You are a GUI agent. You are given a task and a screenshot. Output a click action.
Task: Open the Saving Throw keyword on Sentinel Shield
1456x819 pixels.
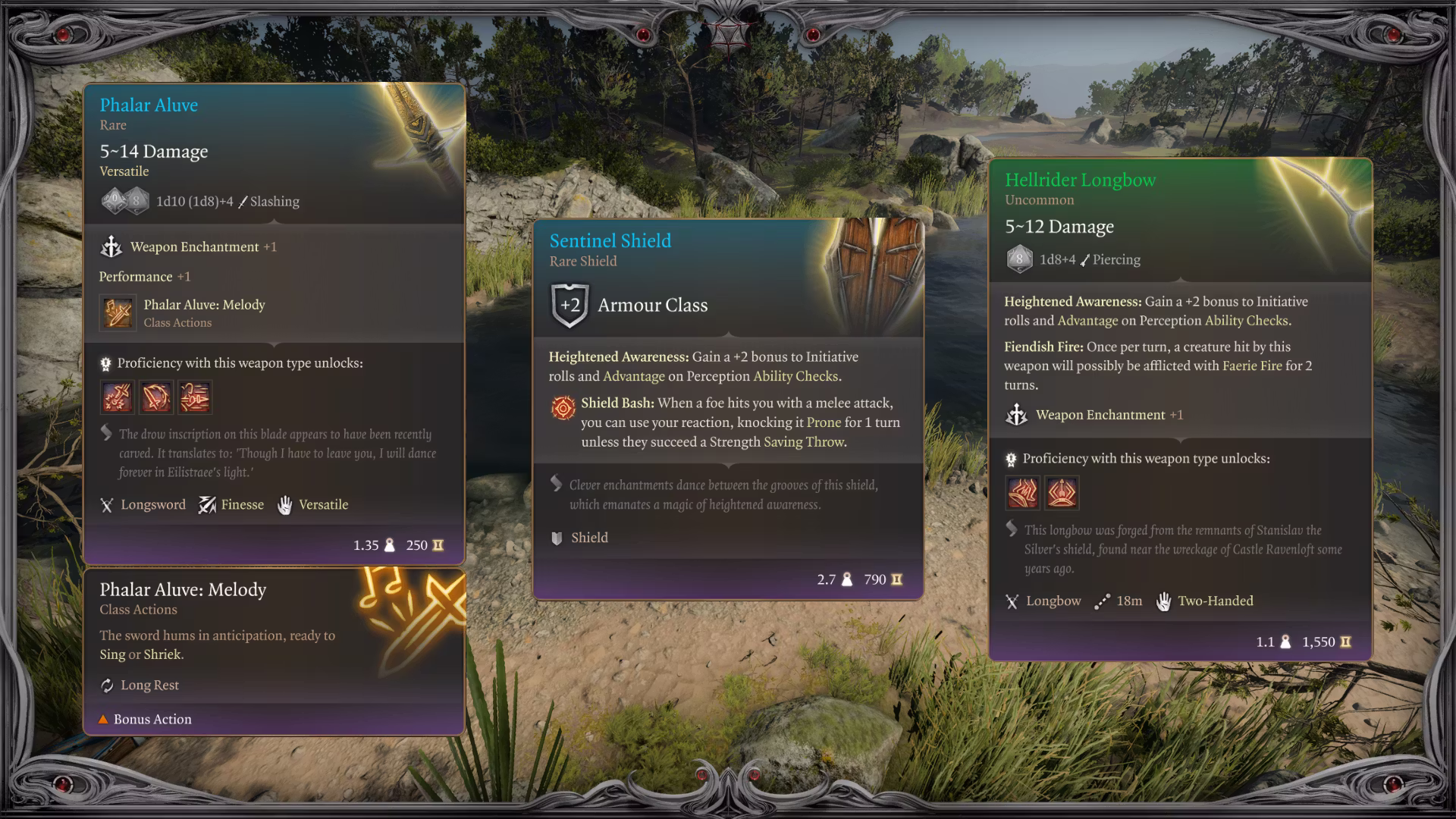pos(804,442)
